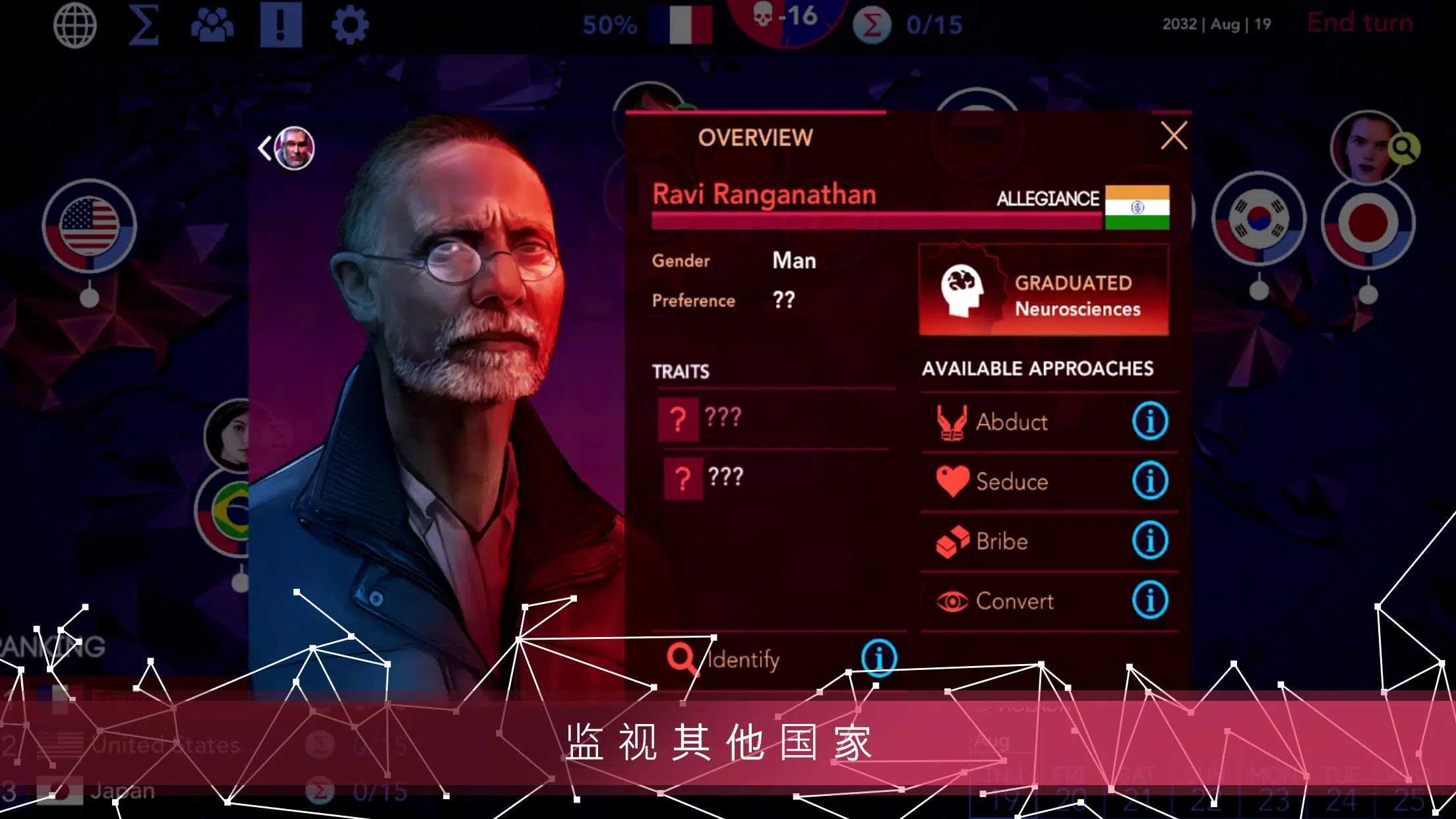Open agent search beside the female portrait
The image size is (1456, 819).
point(1404,150)
